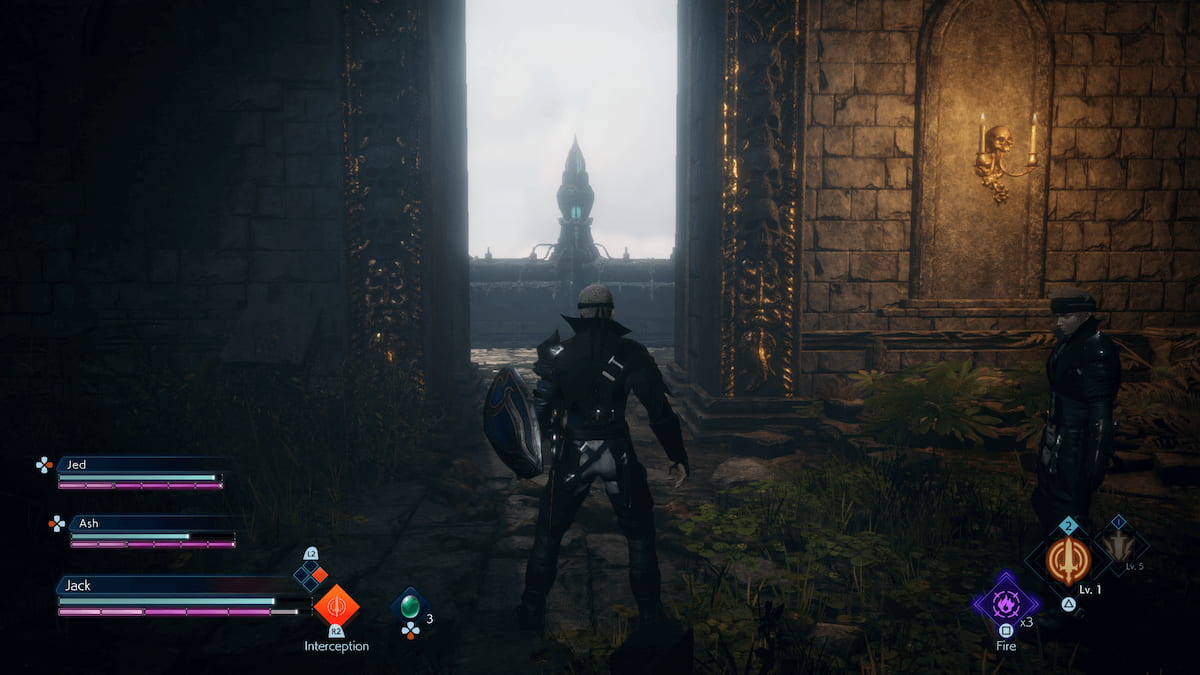Select the orange sword job Lv. 1
The width and height of the screenshot is (1200, 675).
[1068, 560]
